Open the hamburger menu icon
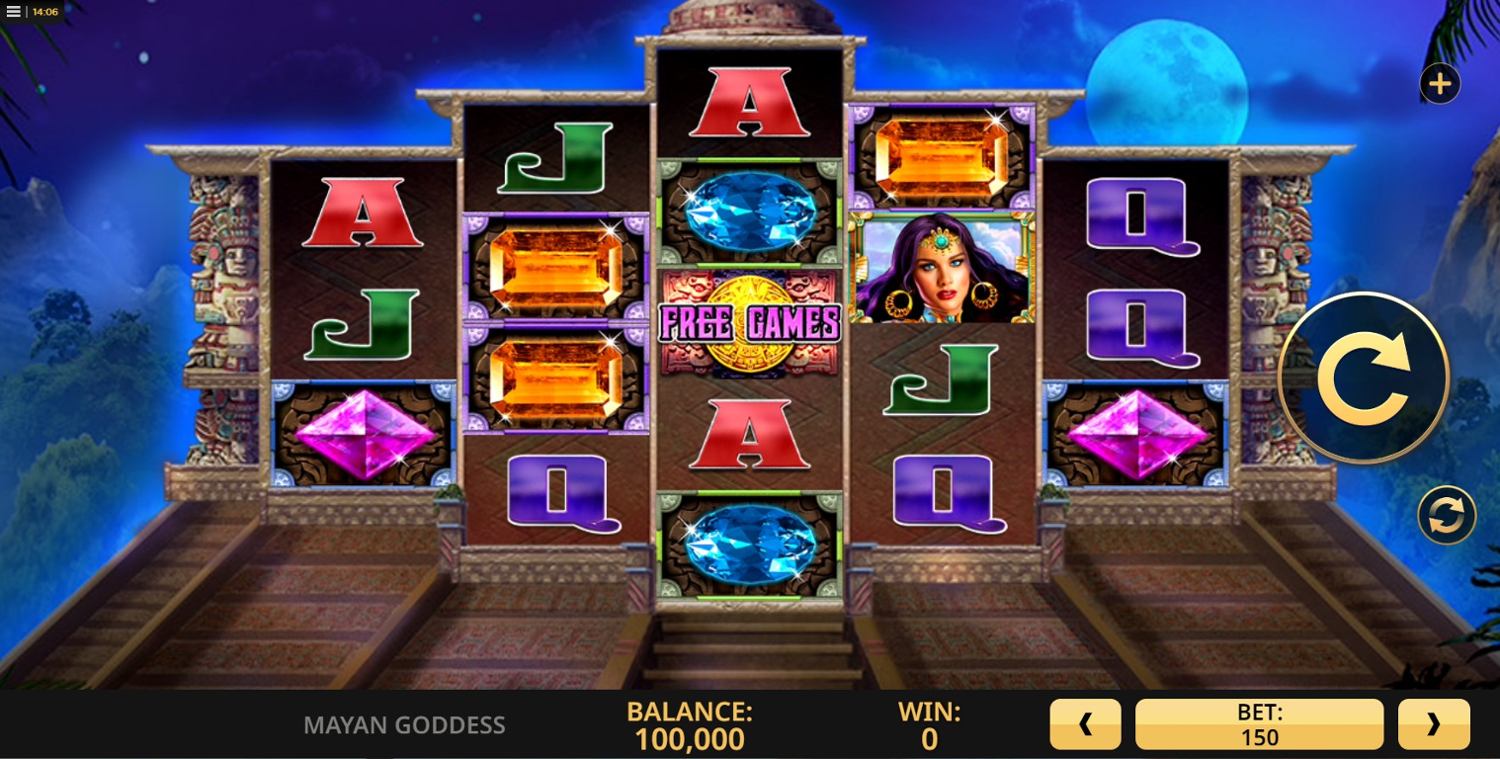This screenshot has height=759, width=1500. pos(14,12)
